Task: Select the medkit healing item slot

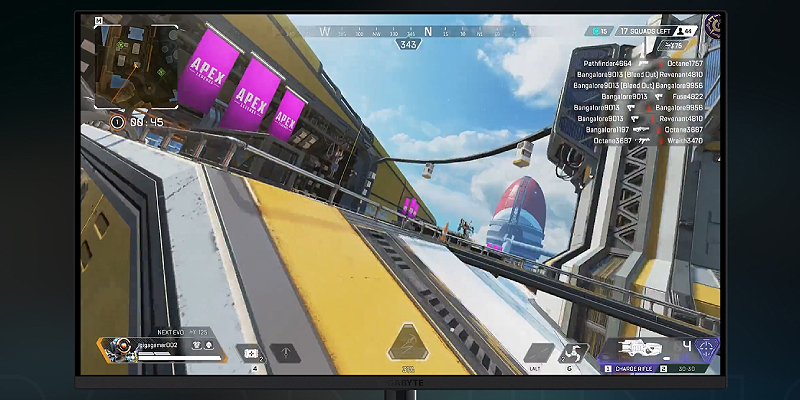Action: (x=251, y=353)
